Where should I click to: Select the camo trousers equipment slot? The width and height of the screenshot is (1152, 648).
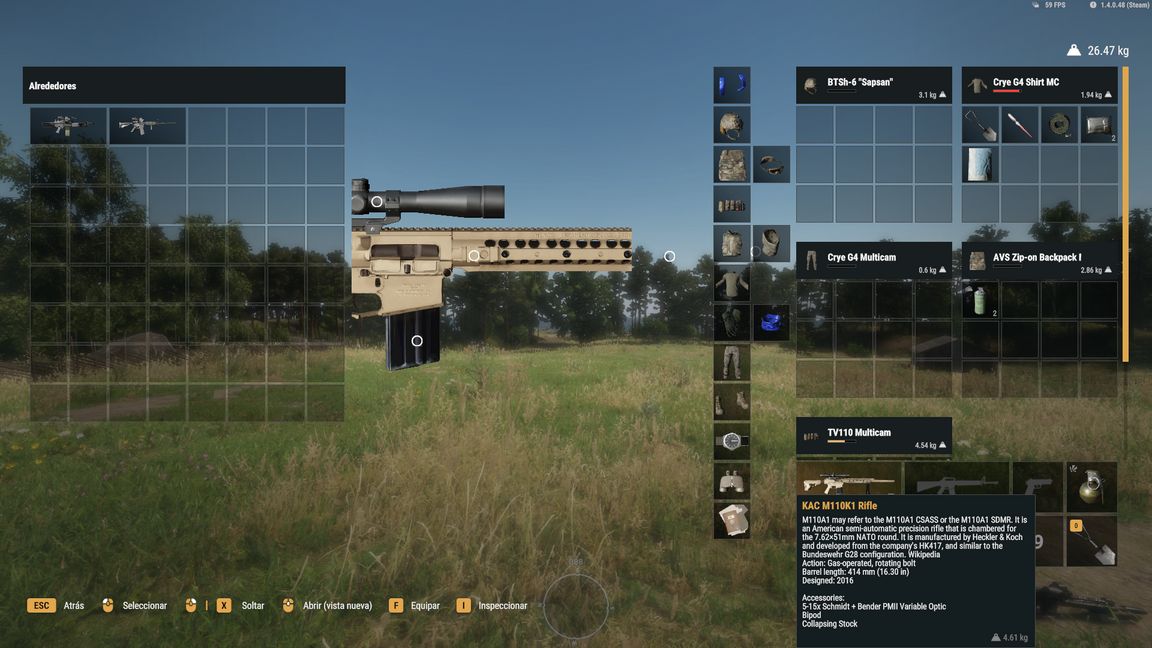732,362
